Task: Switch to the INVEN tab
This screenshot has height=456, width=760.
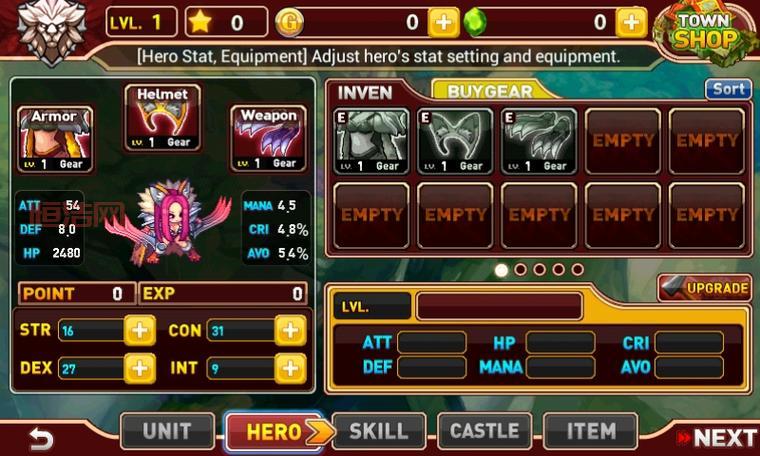Action: point(365,92)
